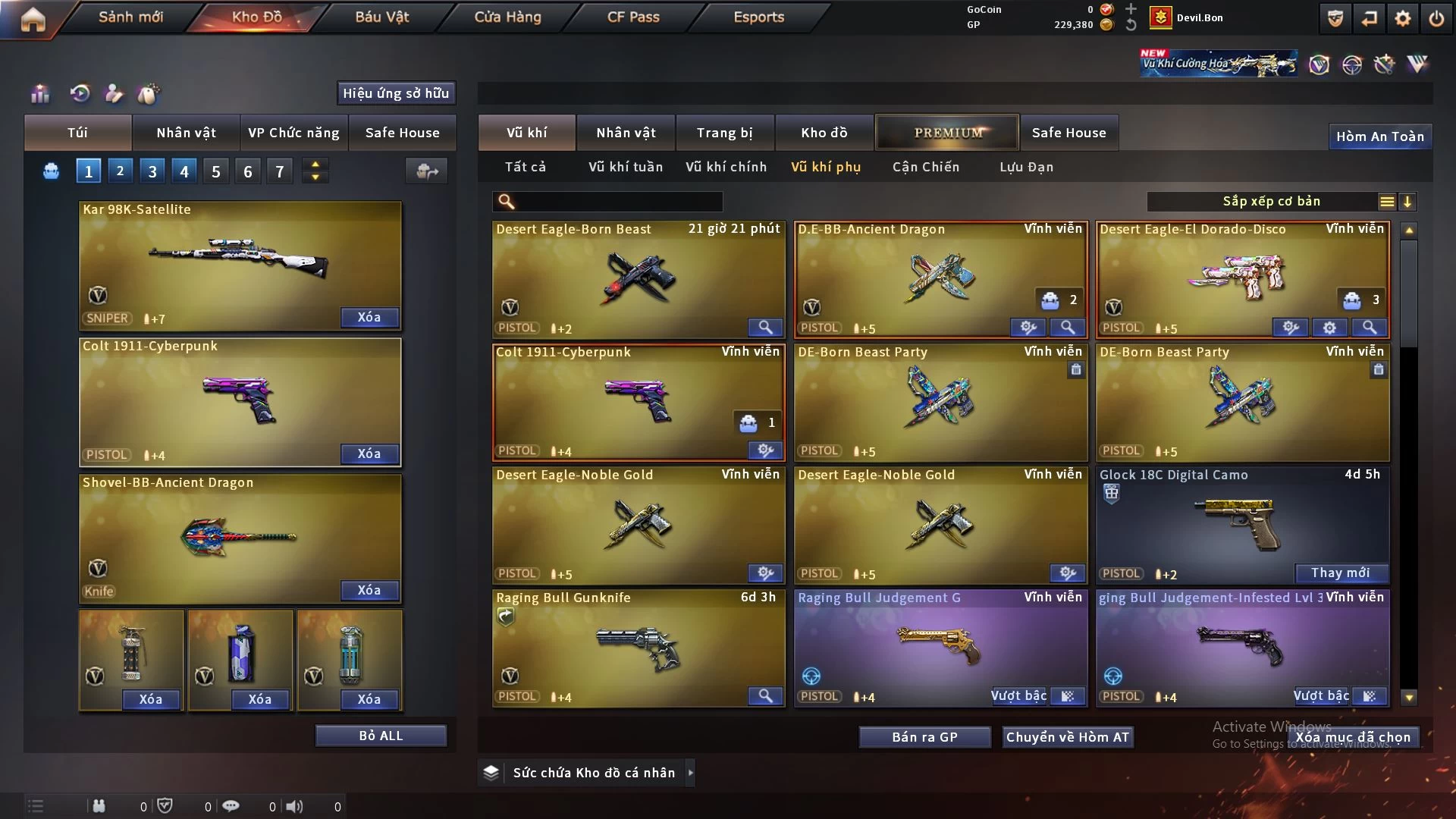Image resolution: width=1456 pixels, height=819 pixels.
Task: Open settings via the gear icon
Action: (x=1402, y=19)
